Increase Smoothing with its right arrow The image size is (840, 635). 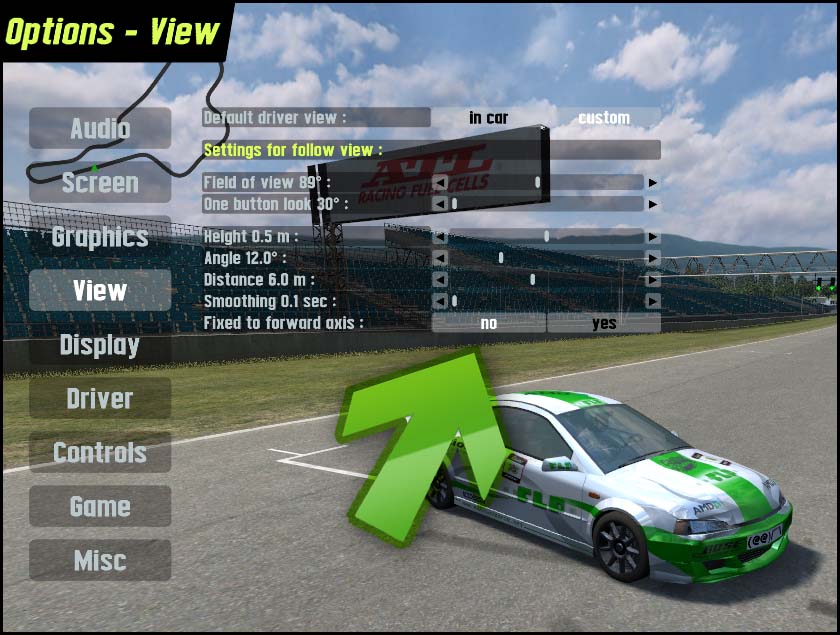coord(653,301)
